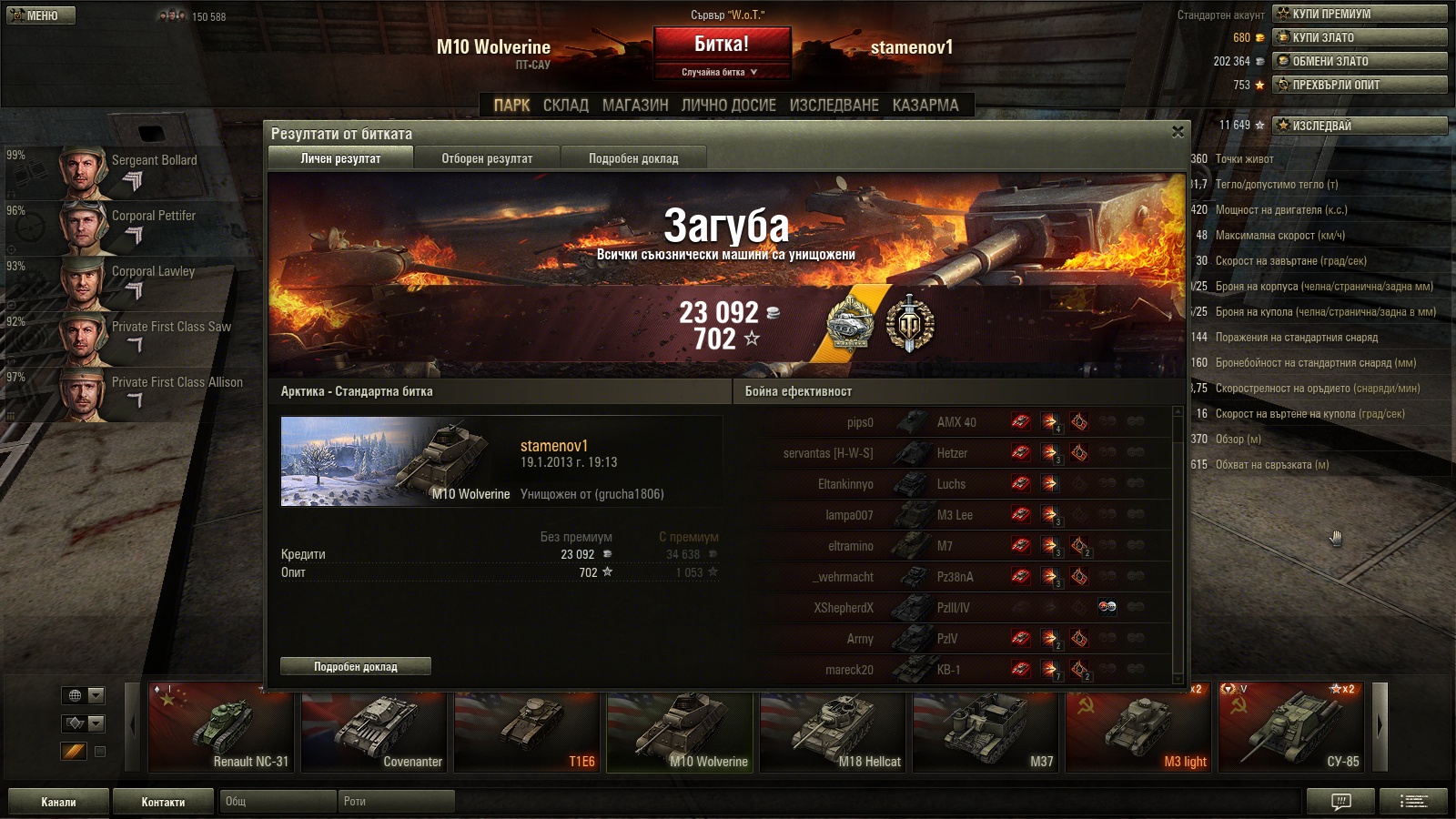Open the МЕНЮ button
This screenshot has height=819, width=1456.
[41, 15]
